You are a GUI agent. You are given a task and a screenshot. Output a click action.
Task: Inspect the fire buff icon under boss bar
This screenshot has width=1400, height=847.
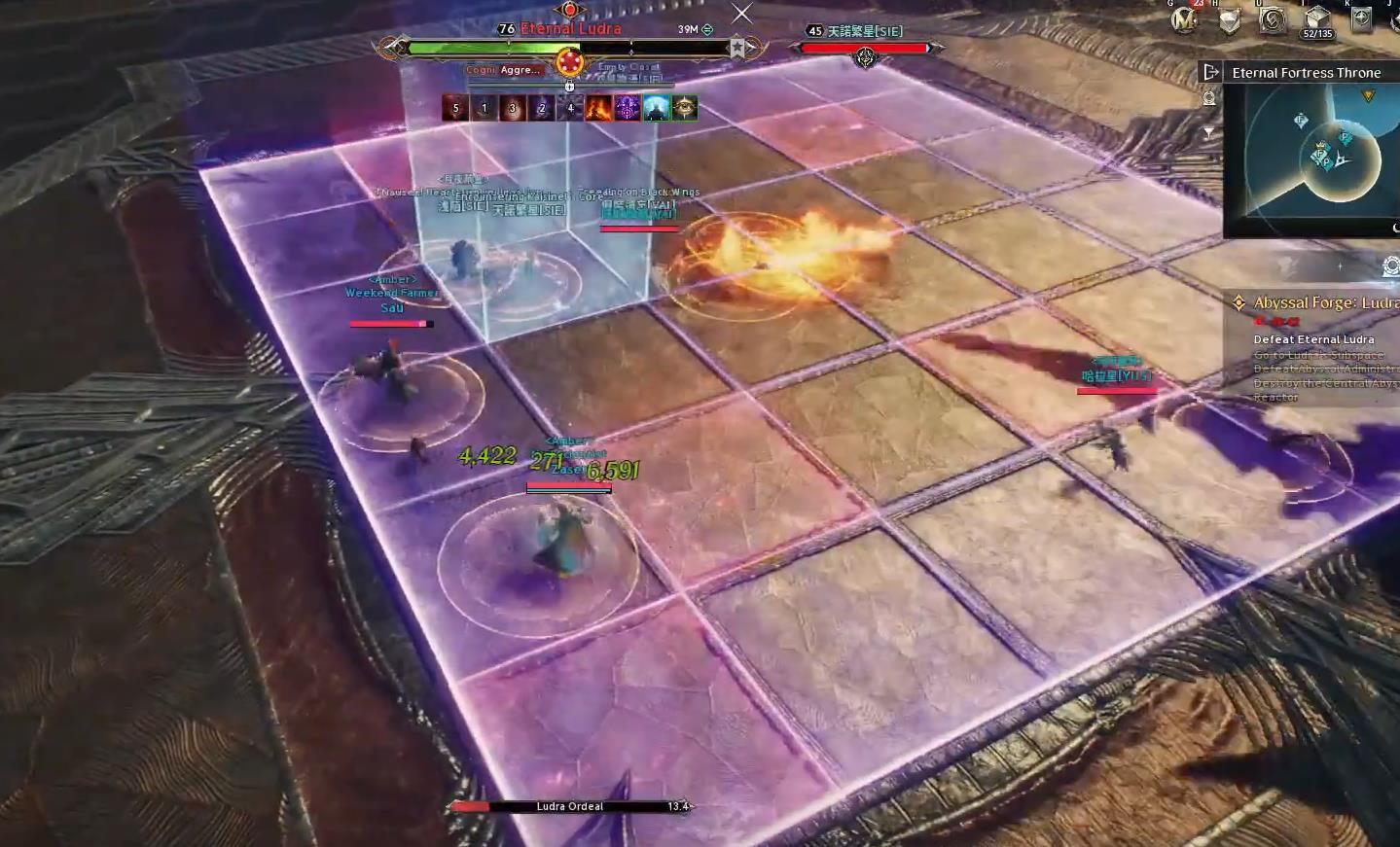[598, 108]
